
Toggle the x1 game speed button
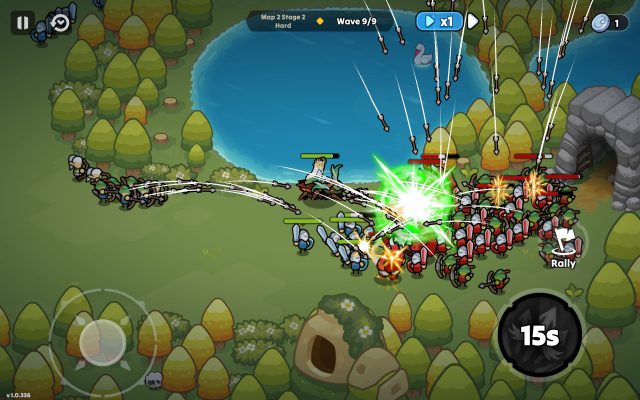click(x=439, y=21)
